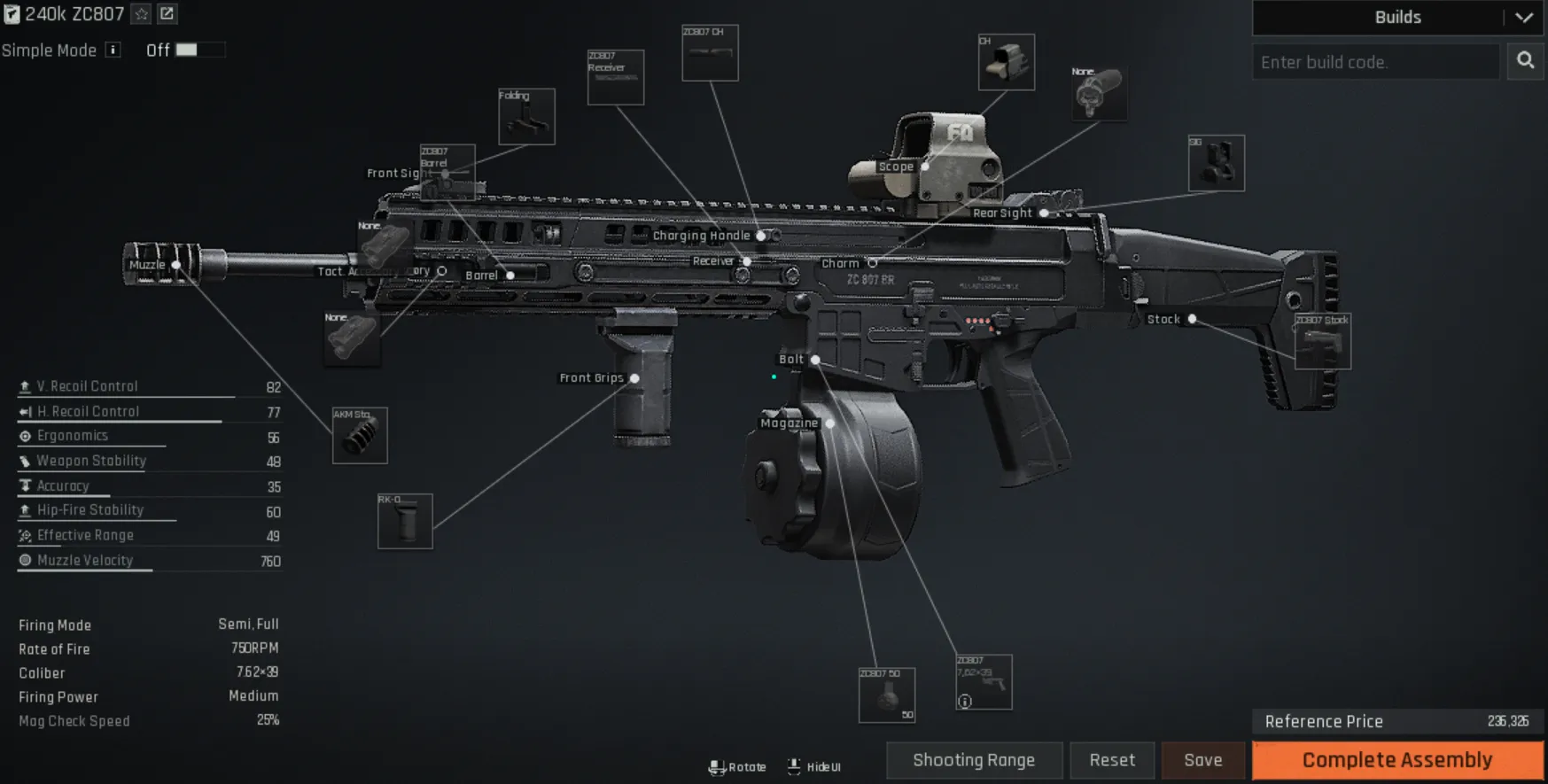Favorite the build using the star icon
This screenshot has width=1548, height=784.
pyautogui.click(x=139, y=14)
